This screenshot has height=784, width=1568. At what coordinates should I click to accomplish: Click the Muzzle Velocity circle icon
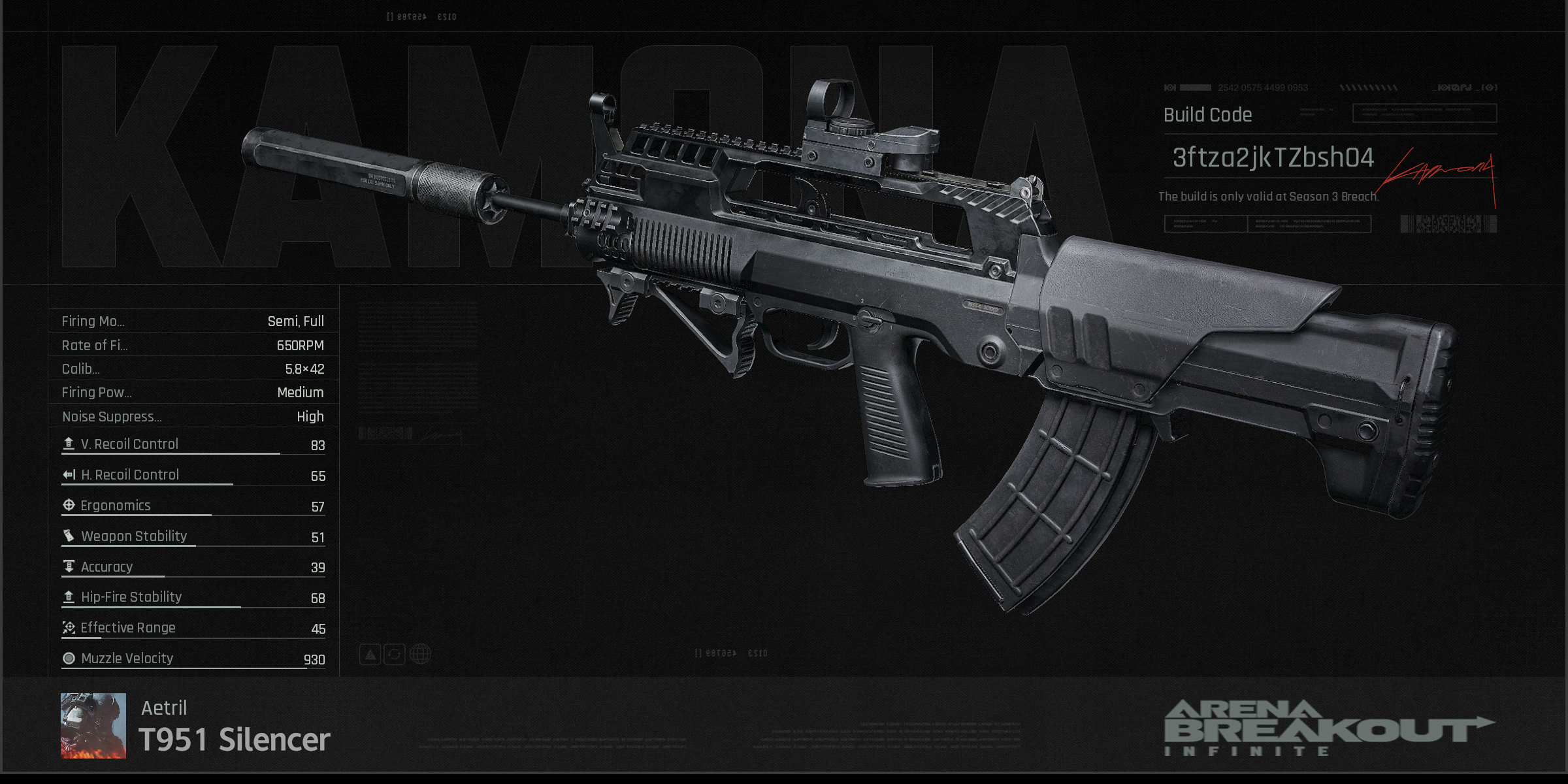[67, 658]
